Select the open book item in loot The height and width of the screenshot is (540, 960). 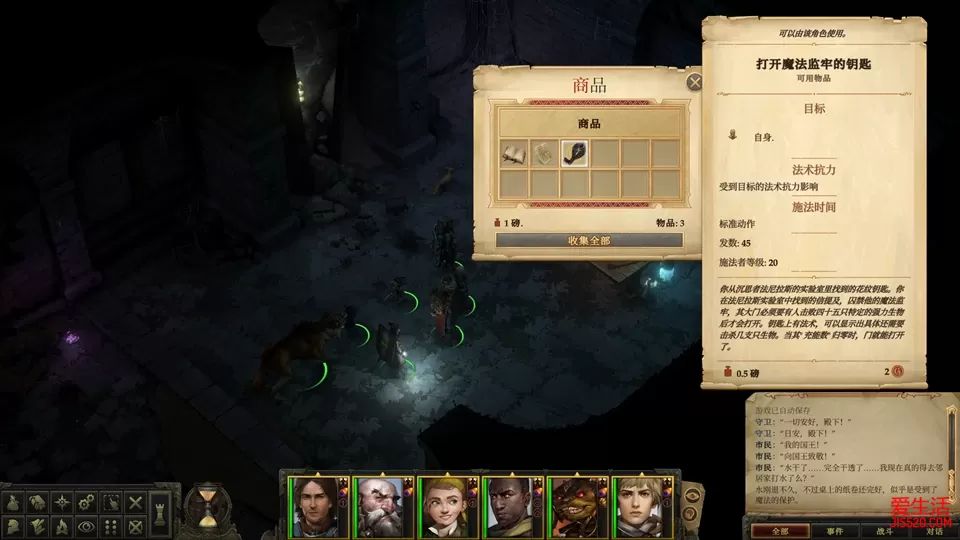(514, 153)
